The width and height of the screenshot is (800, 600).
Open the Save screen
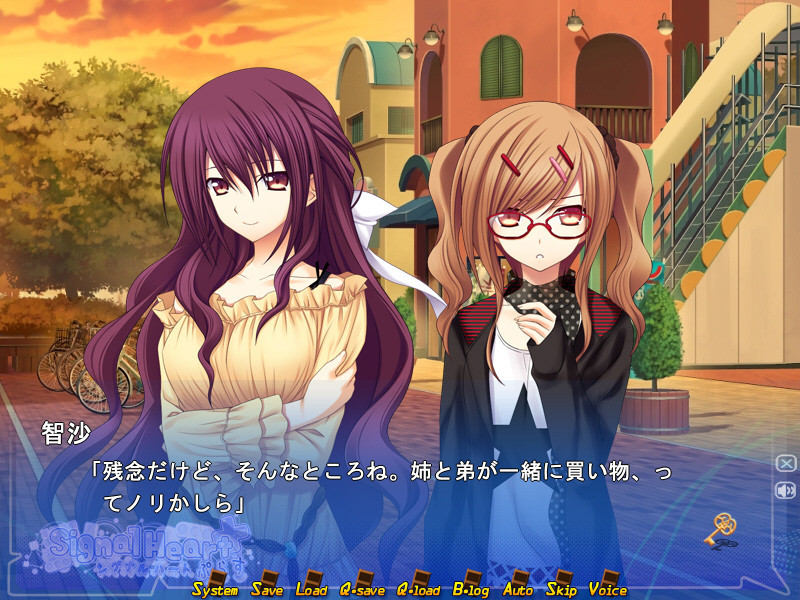coord(267,588)
